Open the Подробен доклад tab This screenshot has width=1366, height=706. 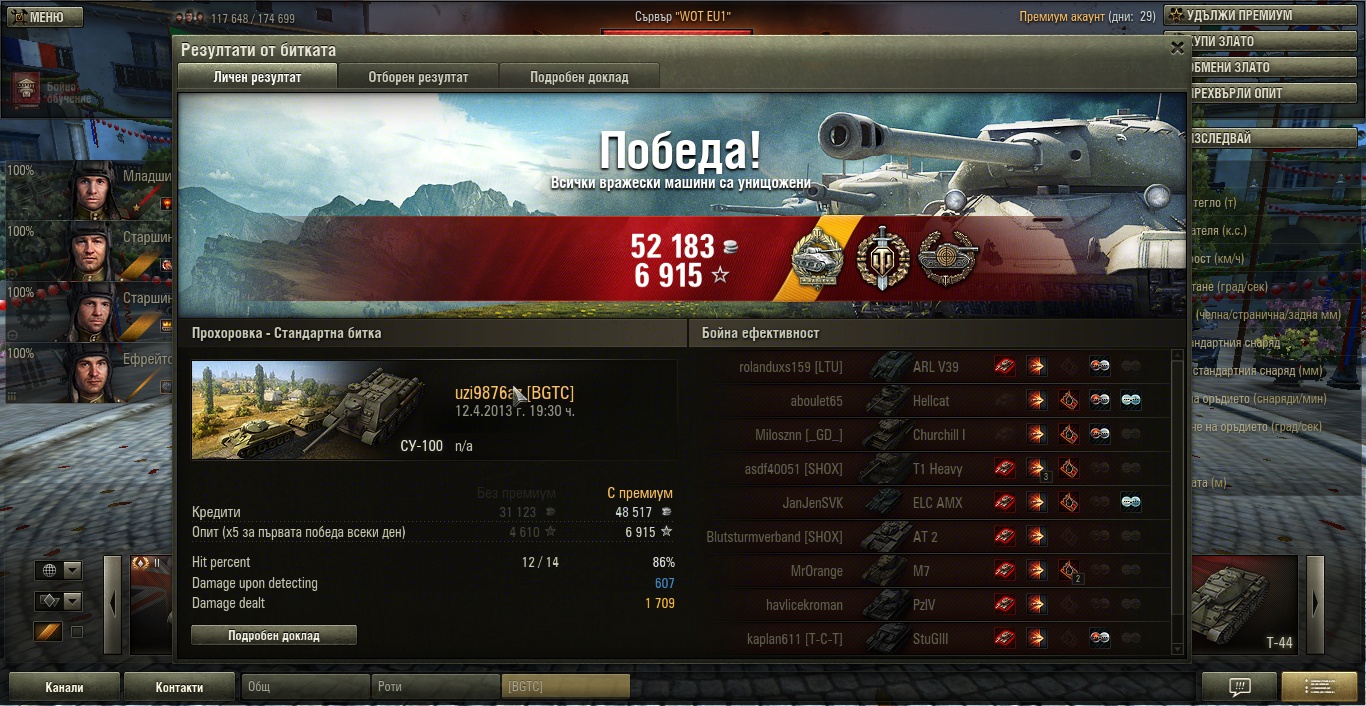pos(579,77)
